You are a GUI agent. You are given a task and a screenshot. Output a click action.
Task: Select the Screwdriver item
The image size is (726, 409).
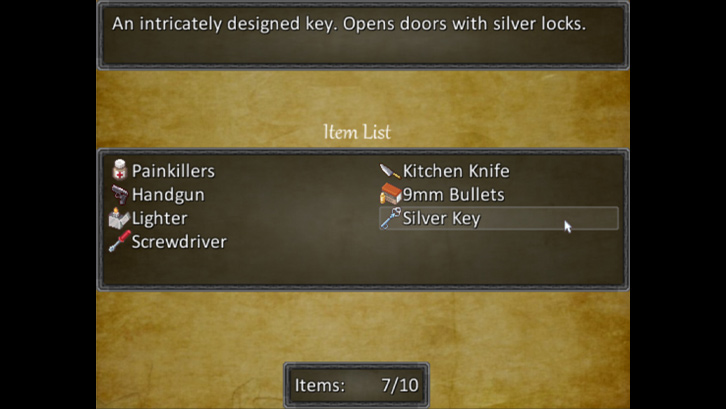tap(178, 242)
